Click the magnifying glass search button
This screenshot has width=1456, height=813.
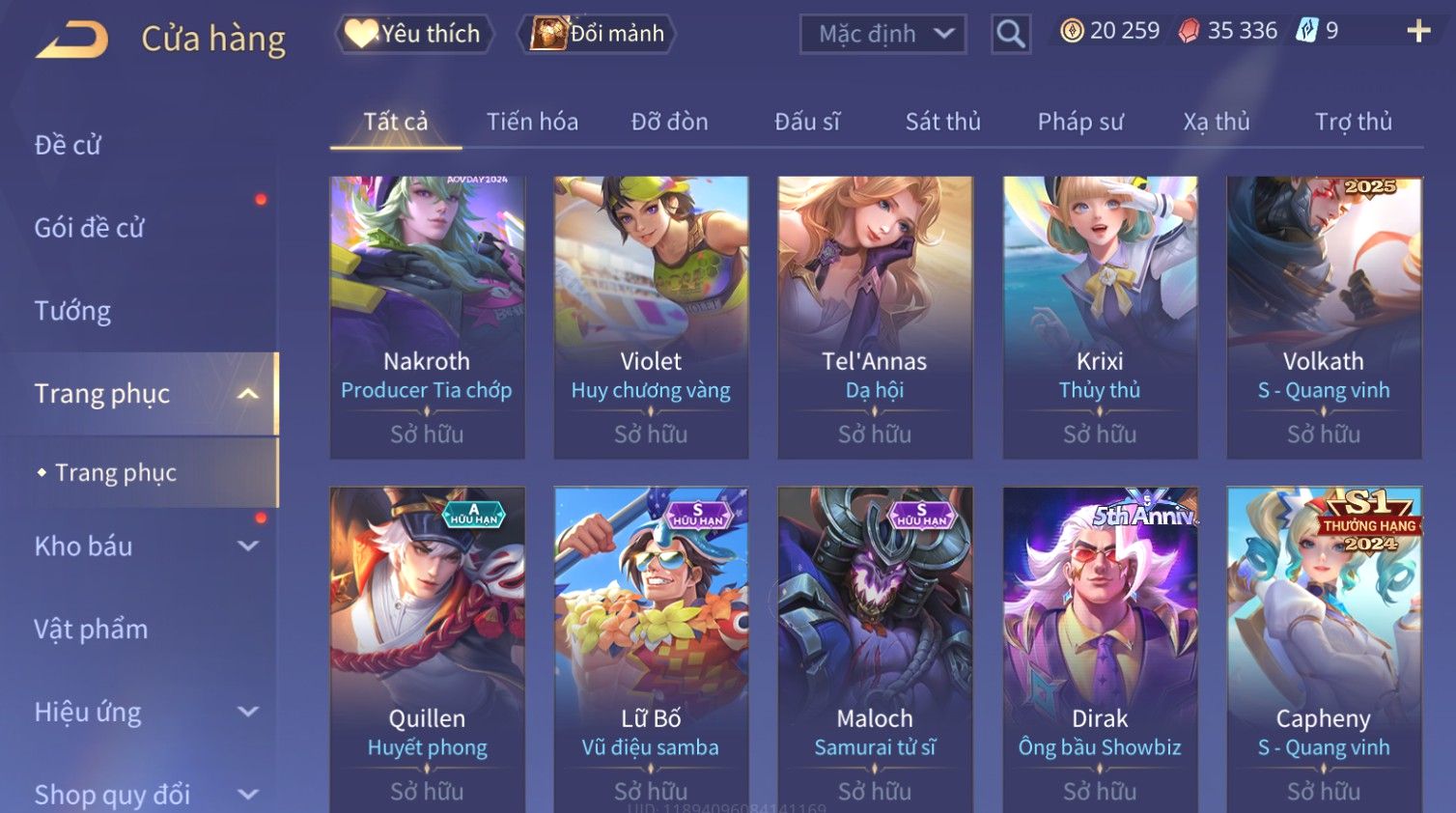[x=1011, y=35]
